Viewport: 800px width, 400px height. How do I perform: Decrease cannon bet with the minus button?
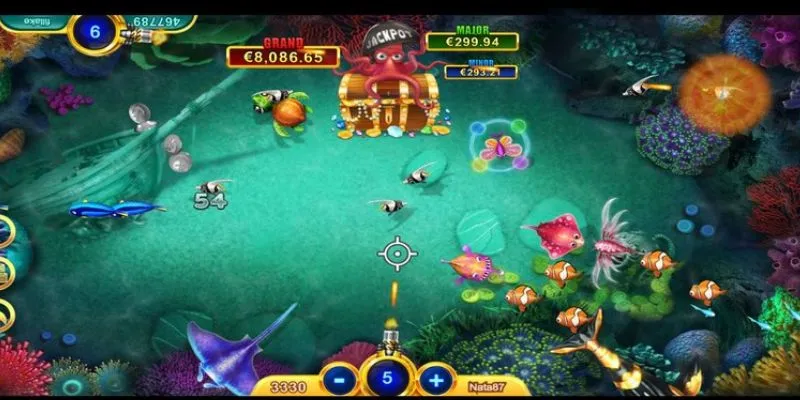339,380
